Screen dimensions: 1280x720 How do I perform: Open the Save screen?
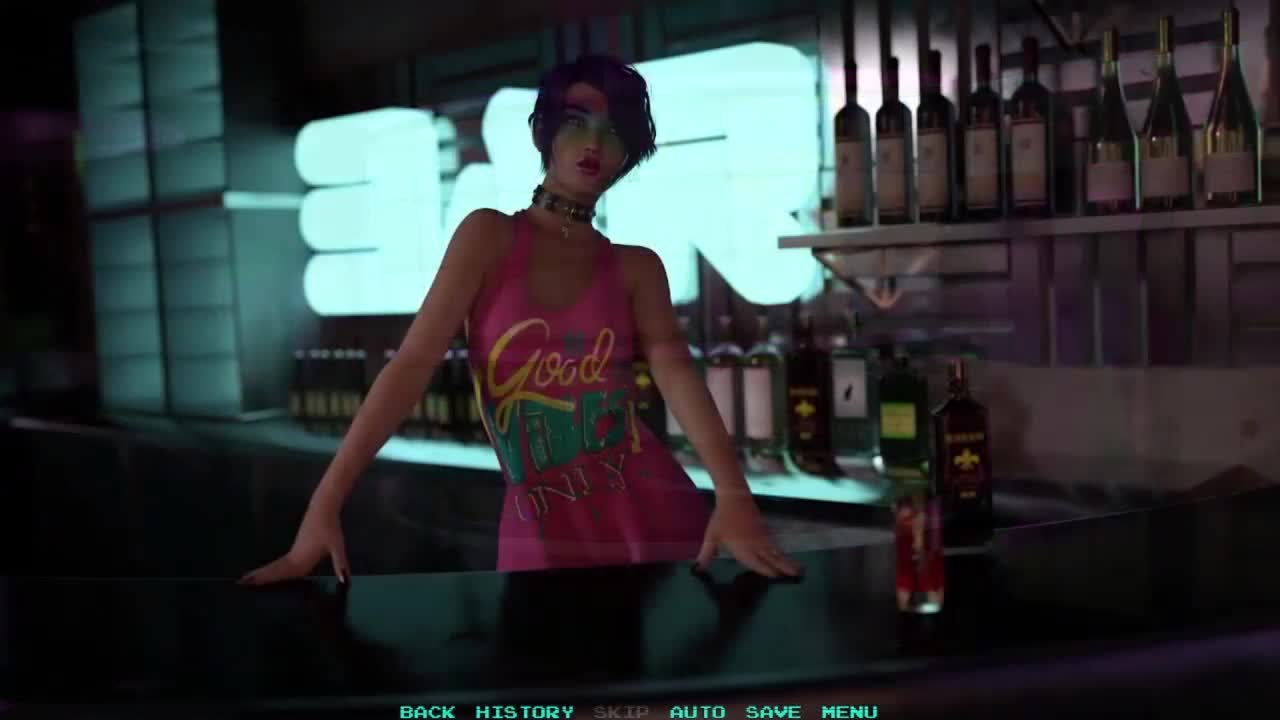click(773, 712)
